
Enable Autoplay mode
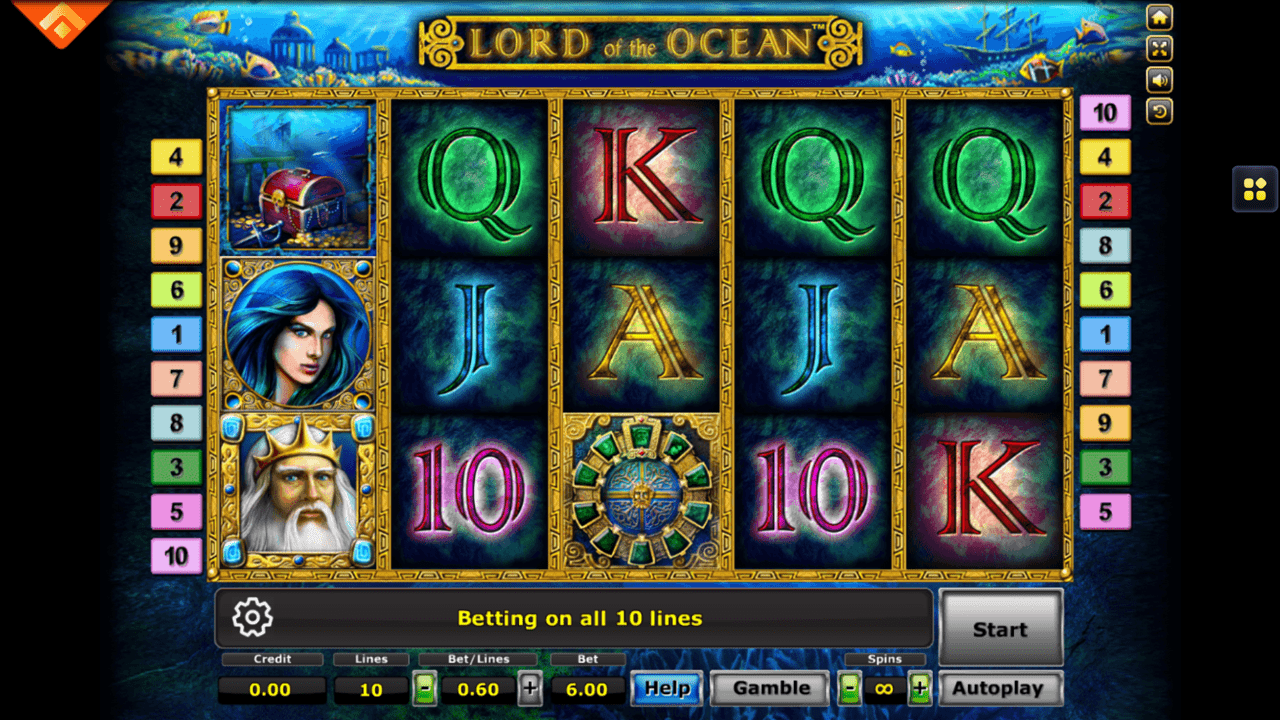[999, 688]
